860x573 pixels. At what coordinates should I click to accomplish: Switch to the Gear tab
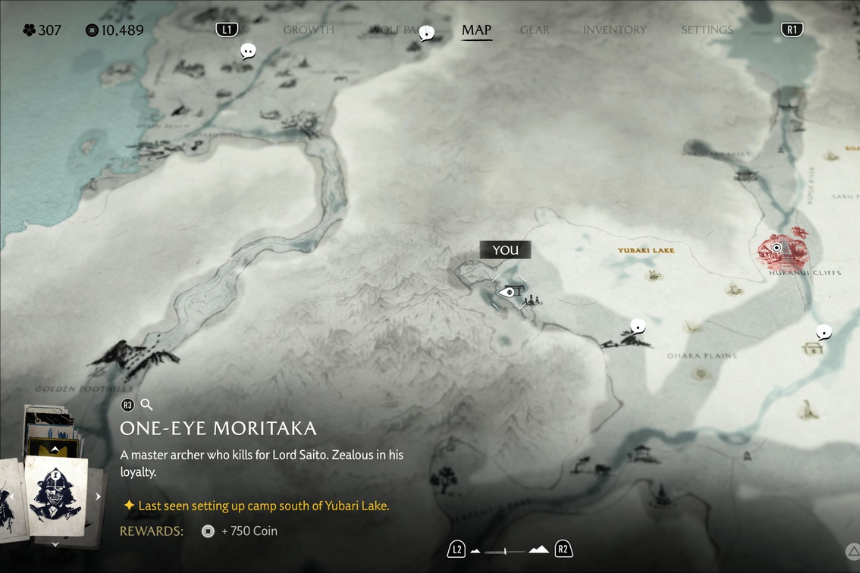click(x=534, y=30)
